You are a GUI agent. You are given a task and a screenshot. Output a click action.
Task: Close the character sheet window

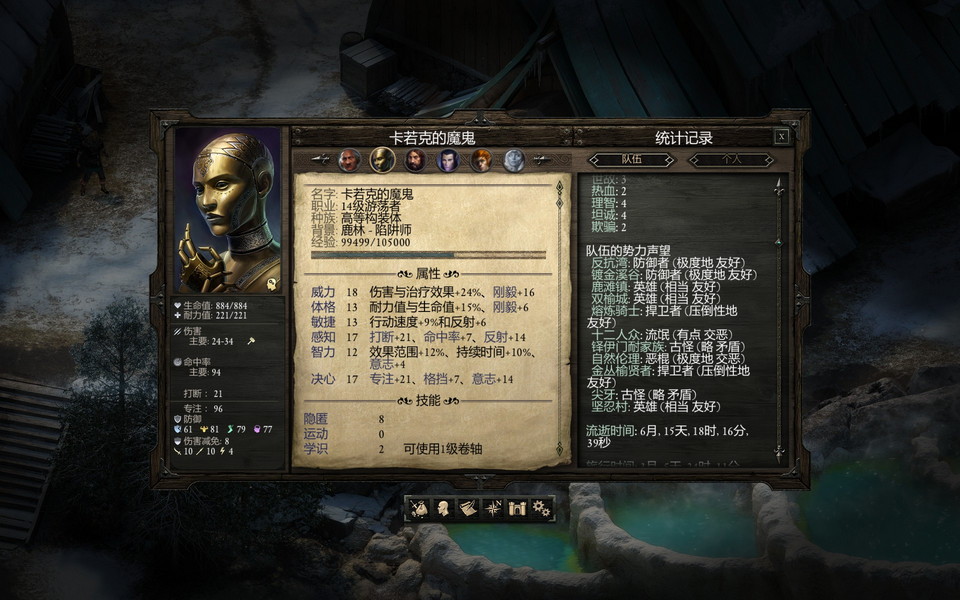[782, 137]
